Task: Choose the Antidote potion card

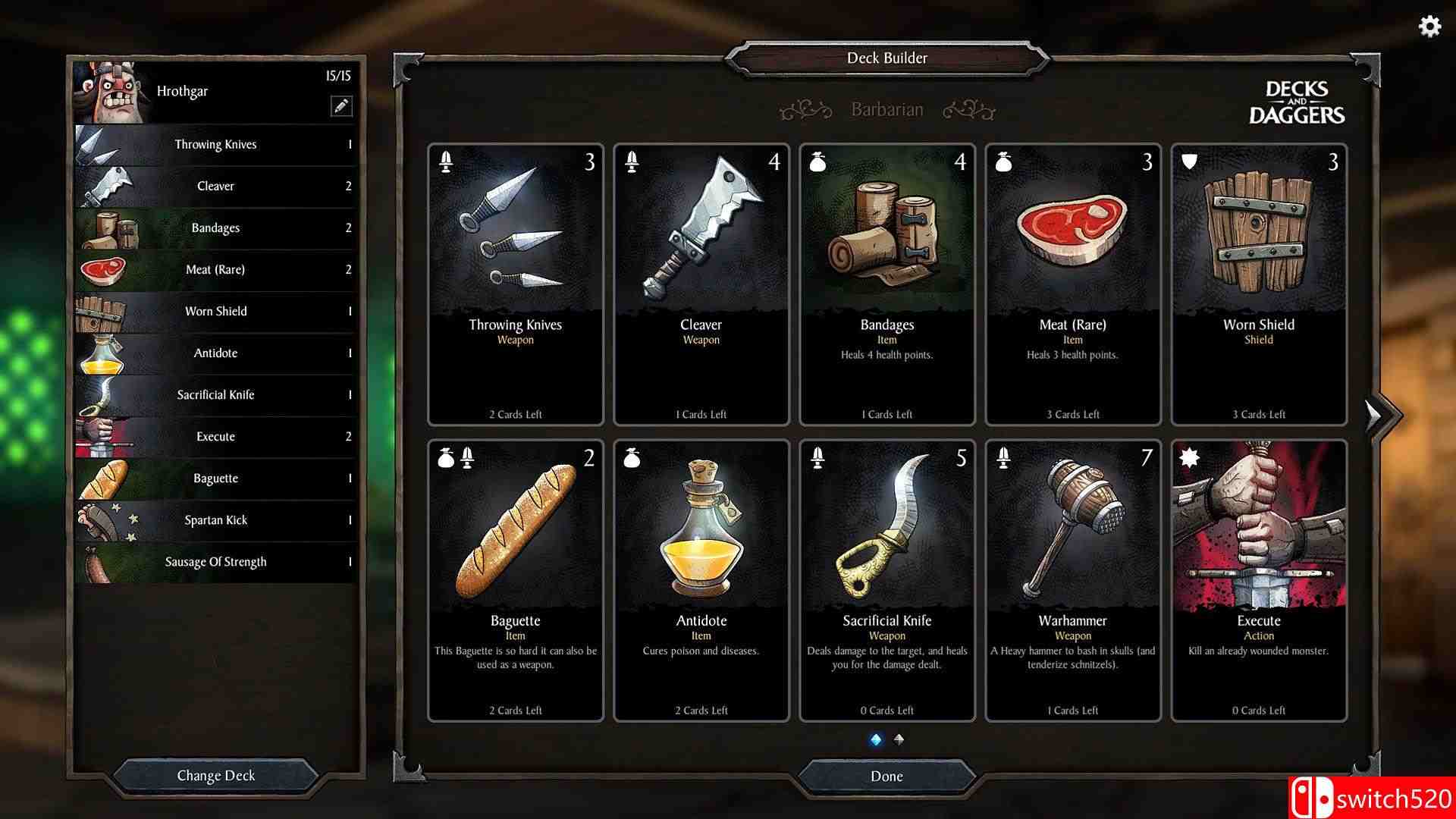Action: click(701, 580)
